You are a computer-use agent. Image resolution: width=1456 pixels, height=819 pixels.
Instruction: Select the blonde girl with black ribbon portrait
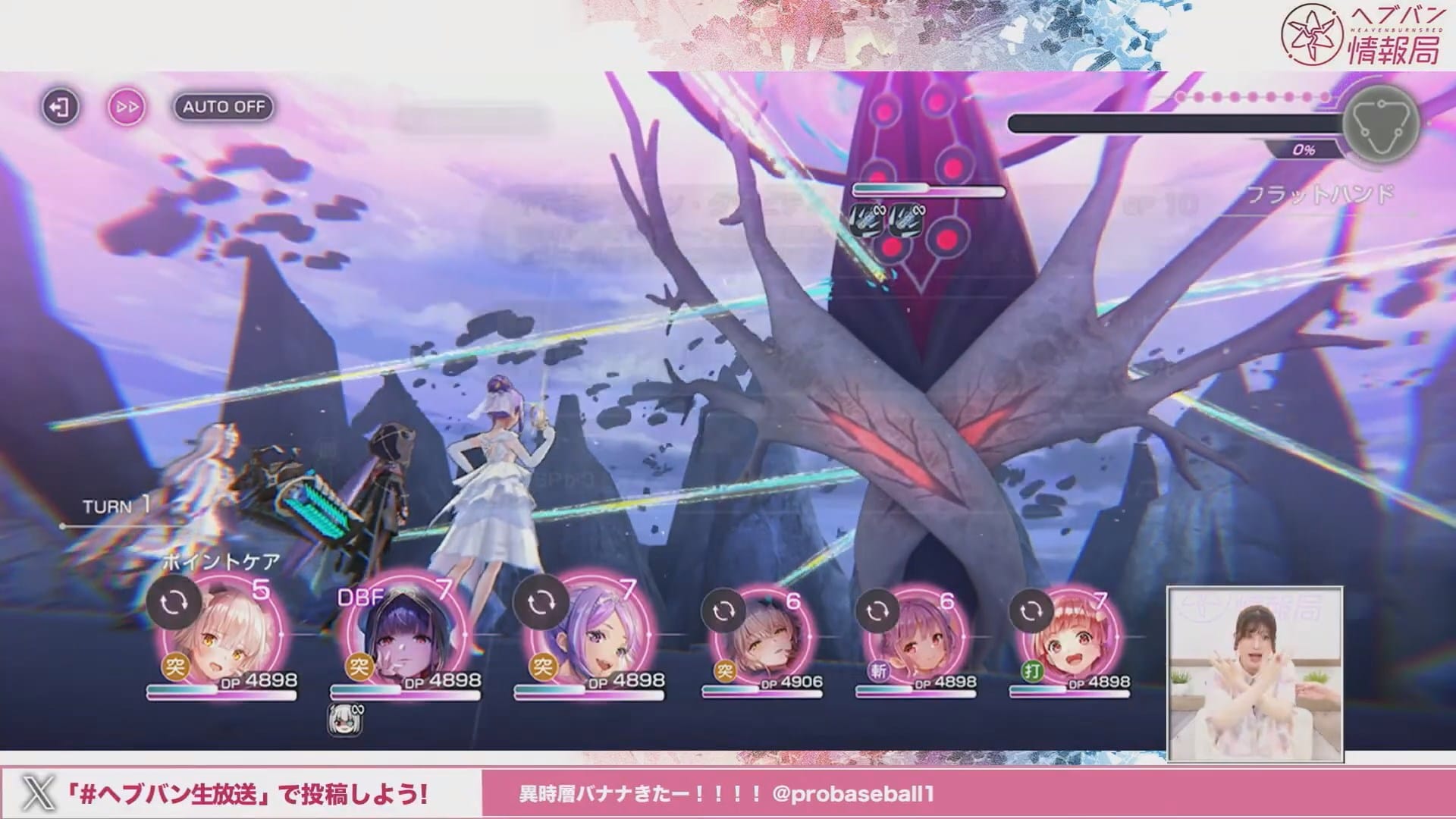[222, 640]
